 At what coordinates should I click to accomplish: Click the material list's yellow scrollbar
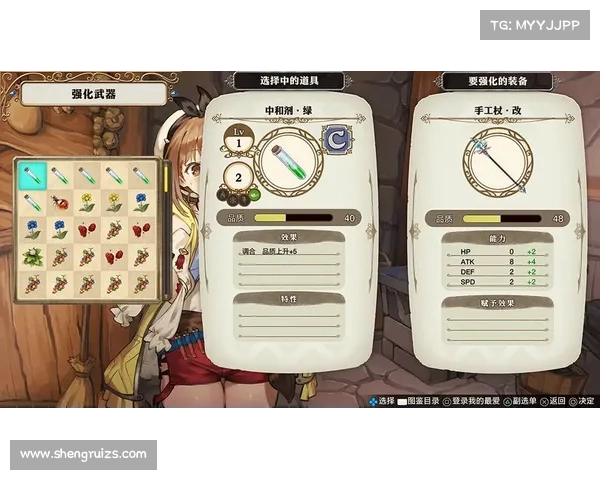pyautogui.click(x=165, y=180)
